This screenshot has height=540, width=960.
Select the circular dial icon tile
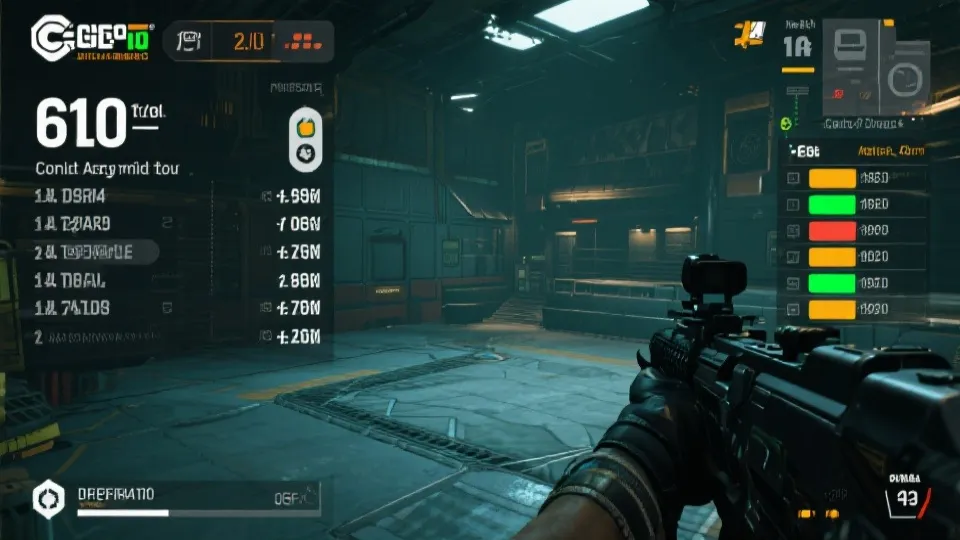[x=905, y=78]
